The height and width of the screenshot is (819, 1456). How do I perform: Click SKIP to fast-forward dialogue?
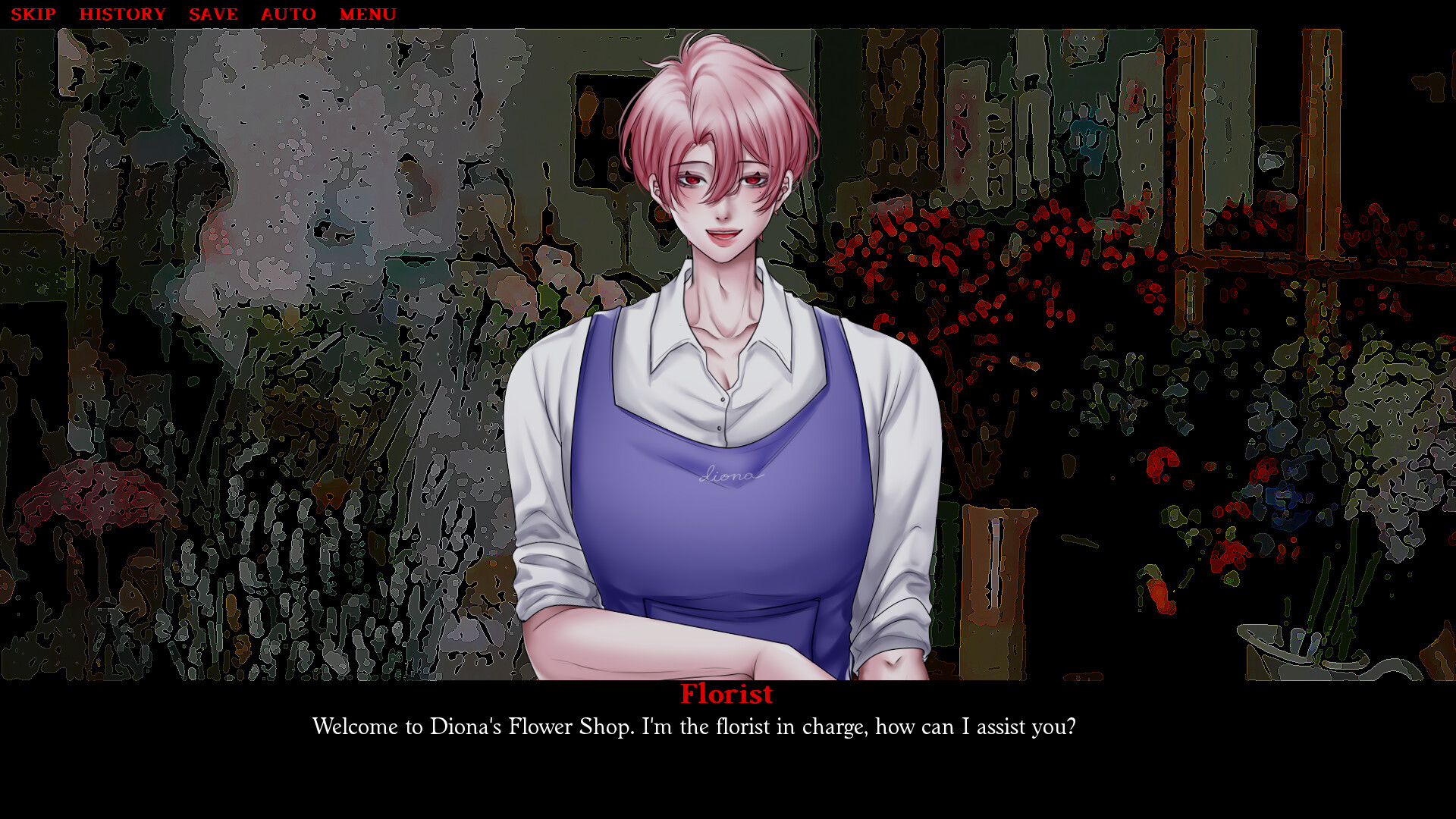point(33,14)
